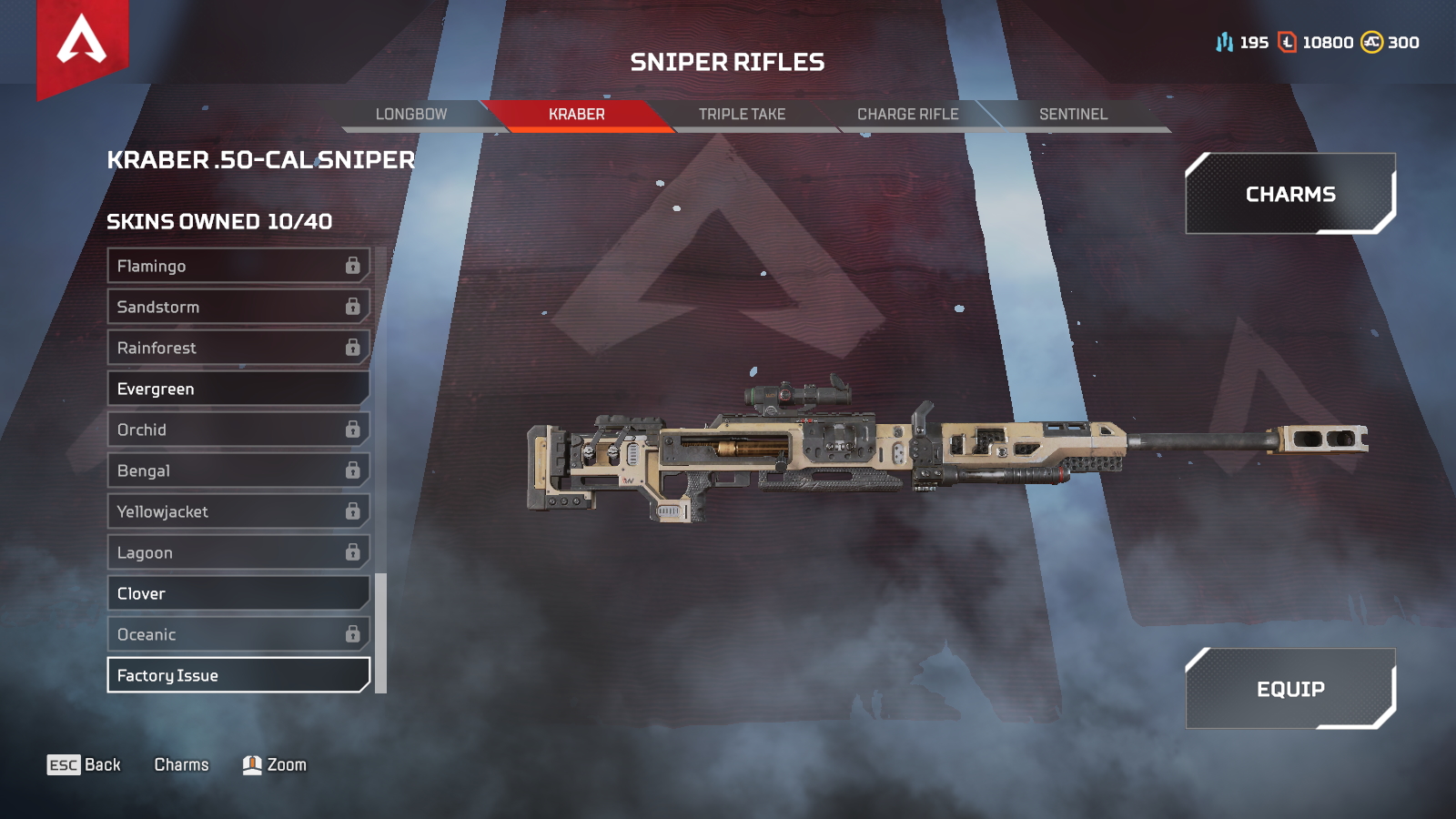Click the lock icon on the Yellowjacket skin
Image resolution: width=1456 pixels, height=819 pixels.
tap(352, 511)
